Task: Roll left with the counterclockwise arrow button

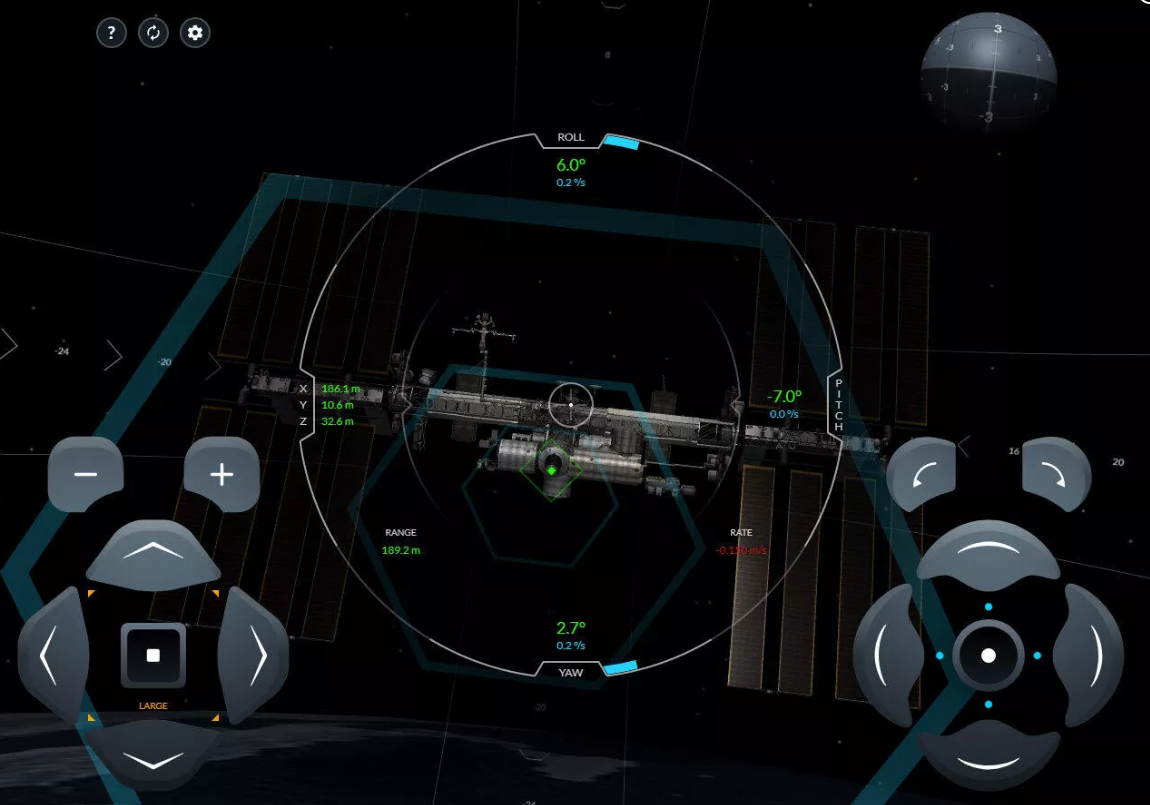Action: point(923,476)
